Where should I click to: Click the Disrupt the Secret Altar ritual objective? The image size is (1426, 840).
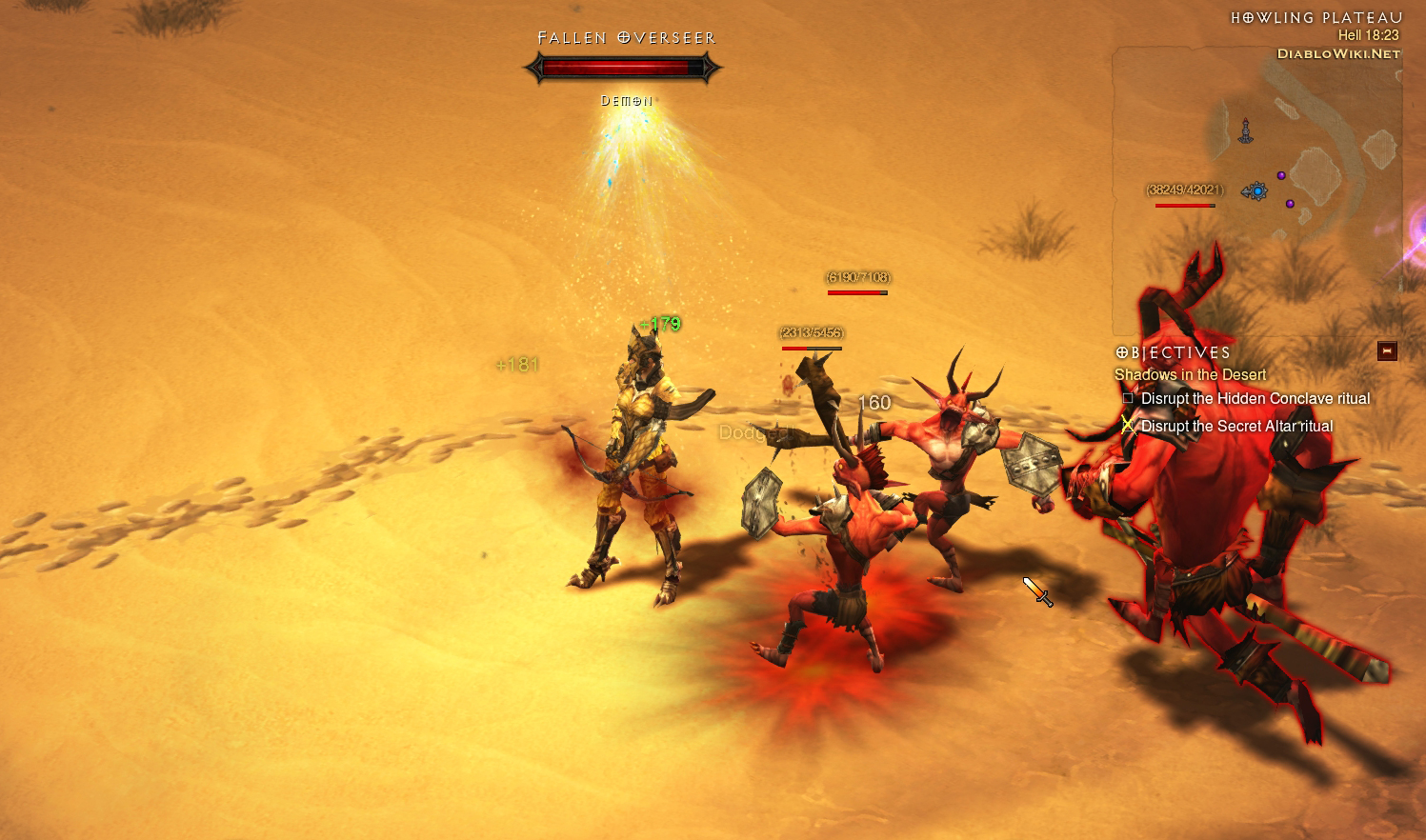coord(1236,427)
